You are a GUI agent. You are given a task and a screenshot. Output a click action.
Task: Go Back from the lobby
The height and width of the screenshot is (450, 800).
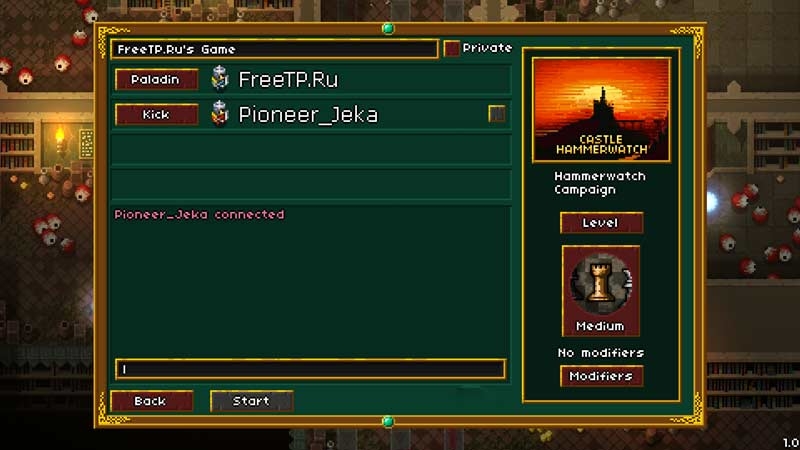tap(151, 401)
